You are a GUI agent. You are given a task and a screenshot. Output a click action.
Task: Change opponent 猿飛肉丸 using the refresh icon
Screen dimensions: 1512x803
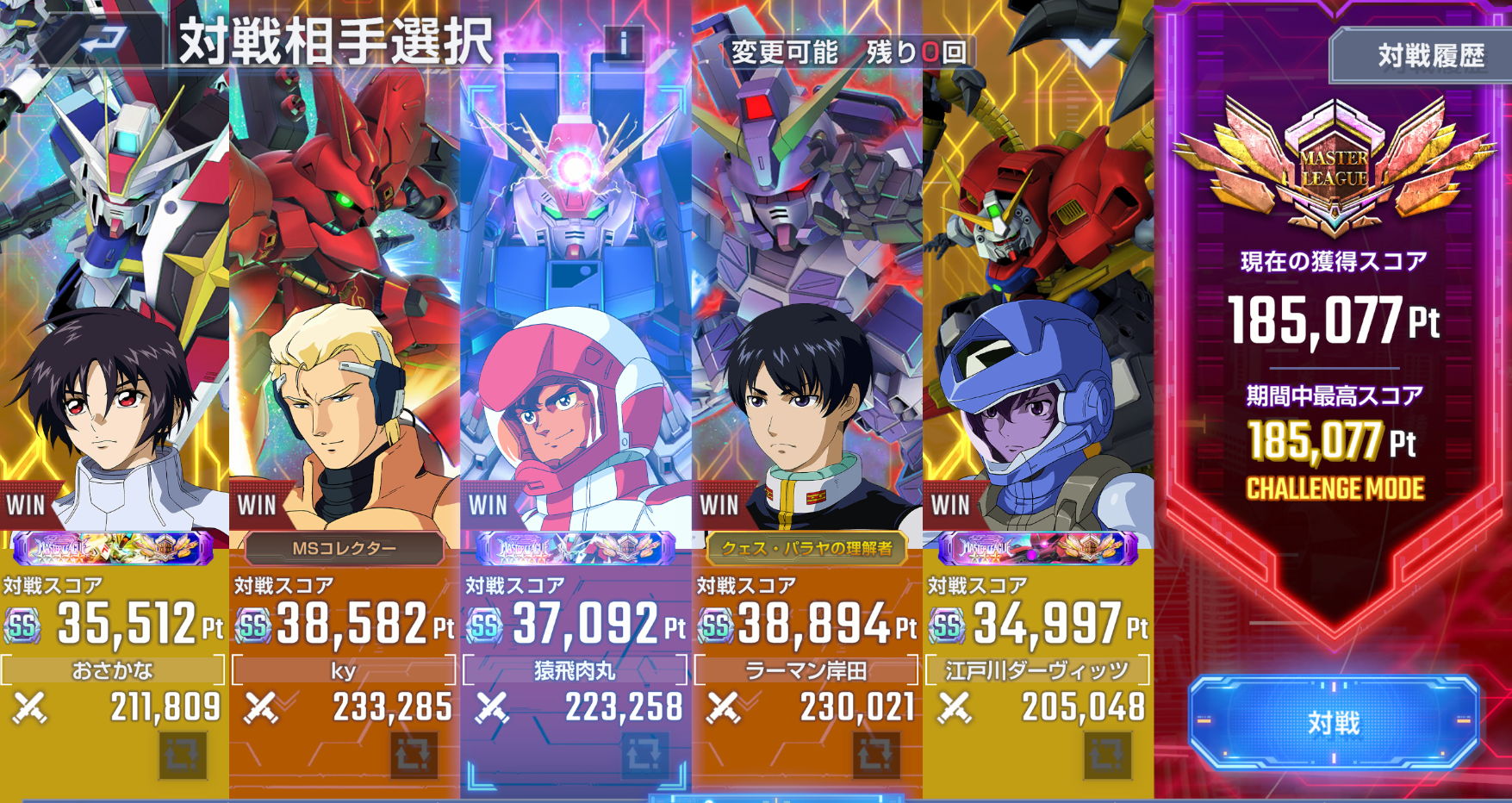[645, 756]
